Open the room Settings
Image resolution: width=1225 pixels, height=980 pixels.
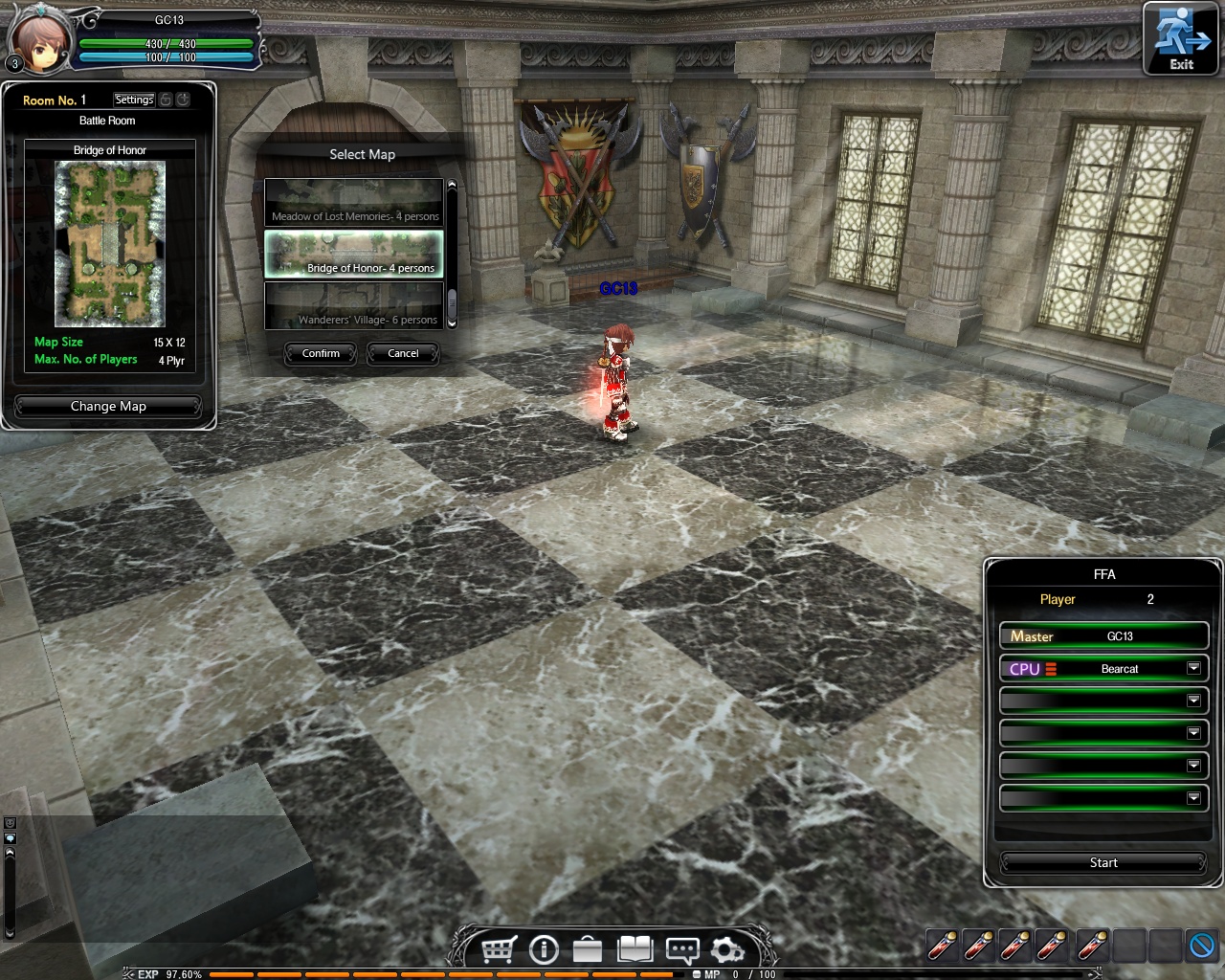coord(134,100)
